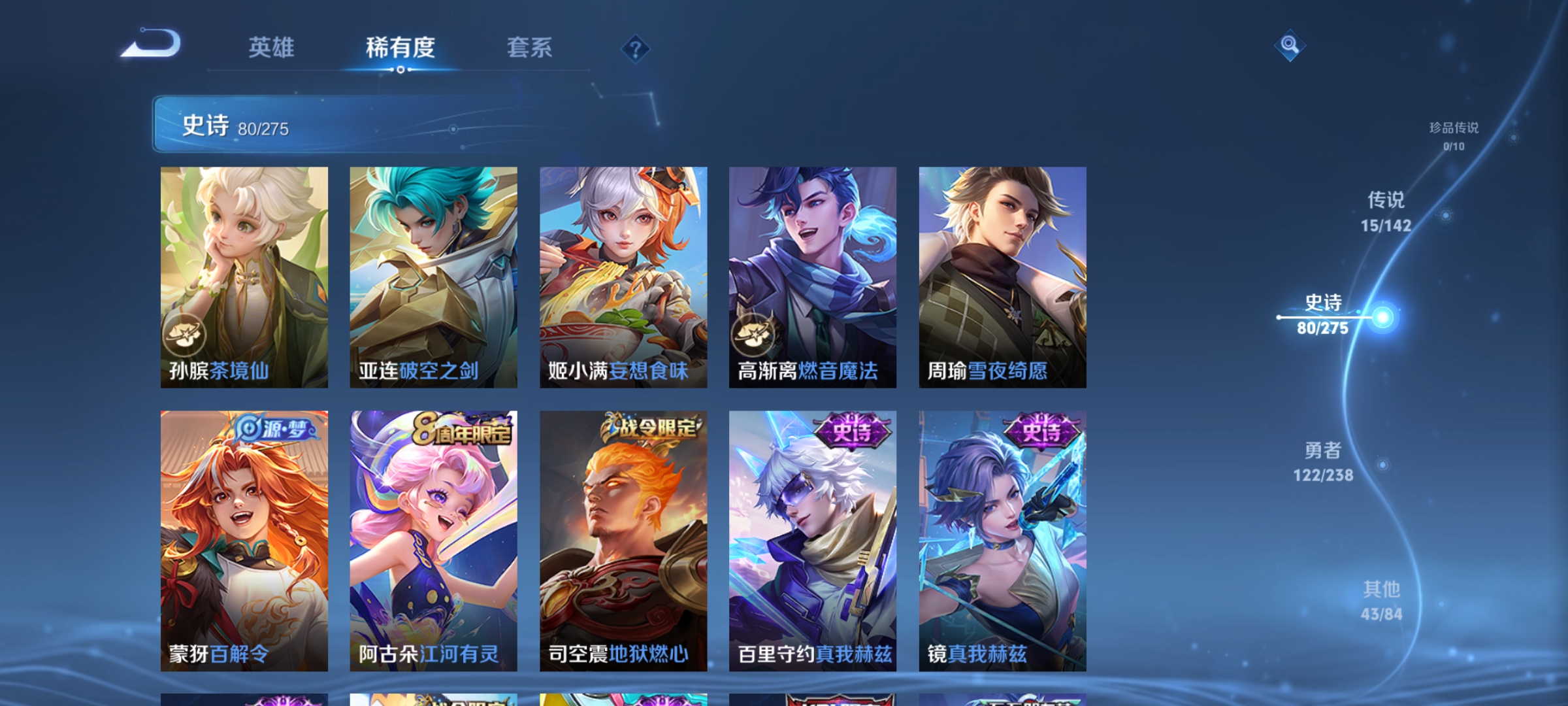Click the question mark help icon
The width and height of the screenshot is (1568, 706).
[x=636, y=50]
